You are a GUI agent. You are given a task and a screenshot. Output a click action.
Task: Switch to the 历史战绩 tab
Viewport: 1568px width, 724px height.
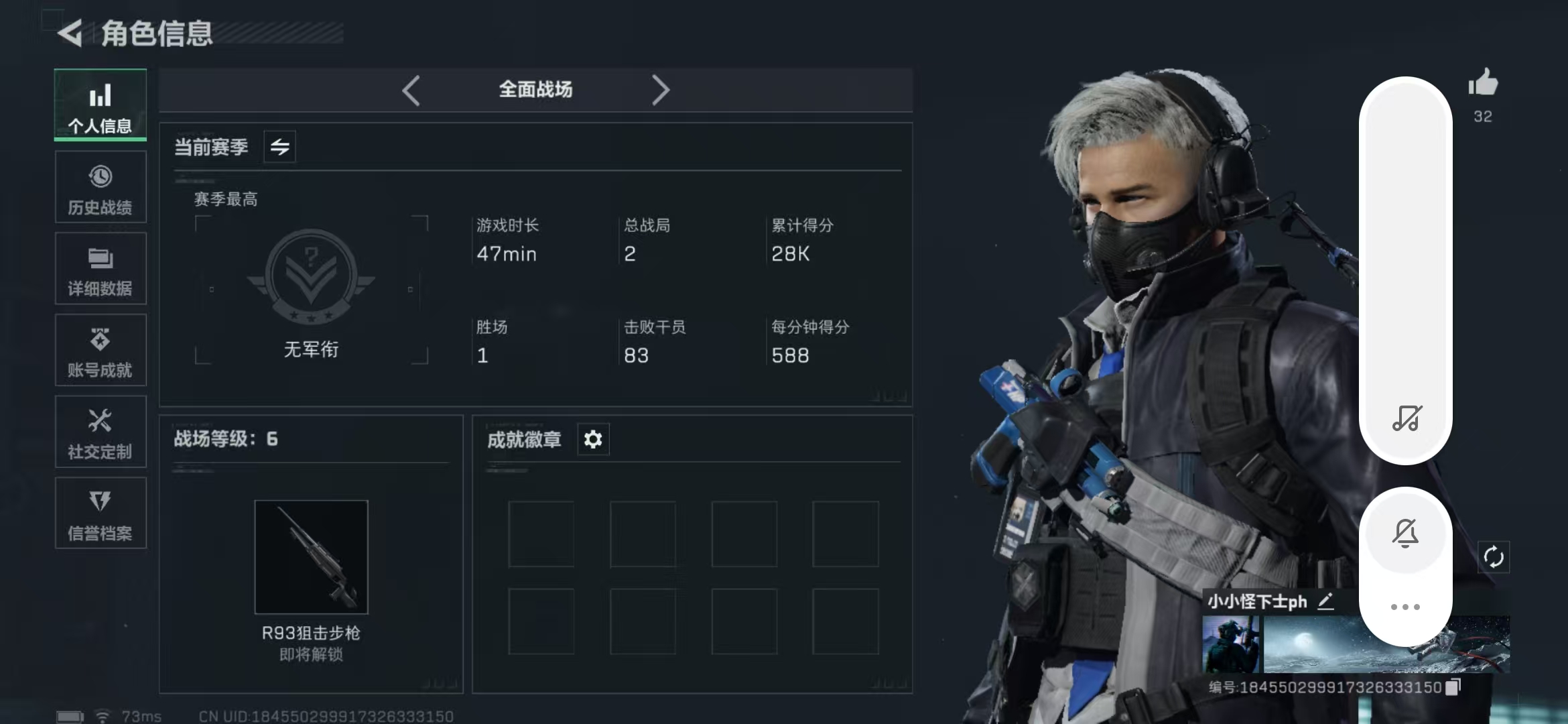101,188
